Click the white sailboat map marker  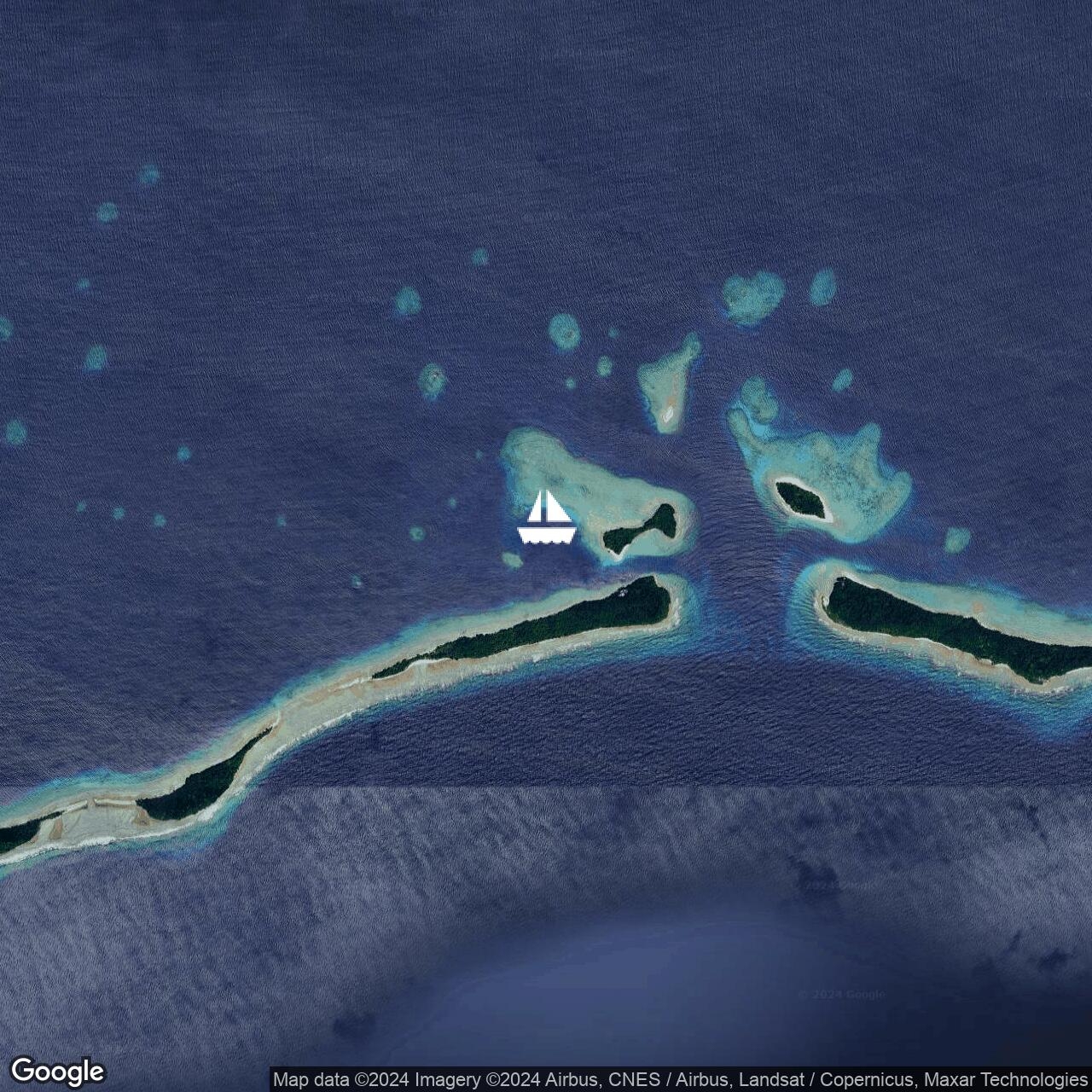point(547,518)
